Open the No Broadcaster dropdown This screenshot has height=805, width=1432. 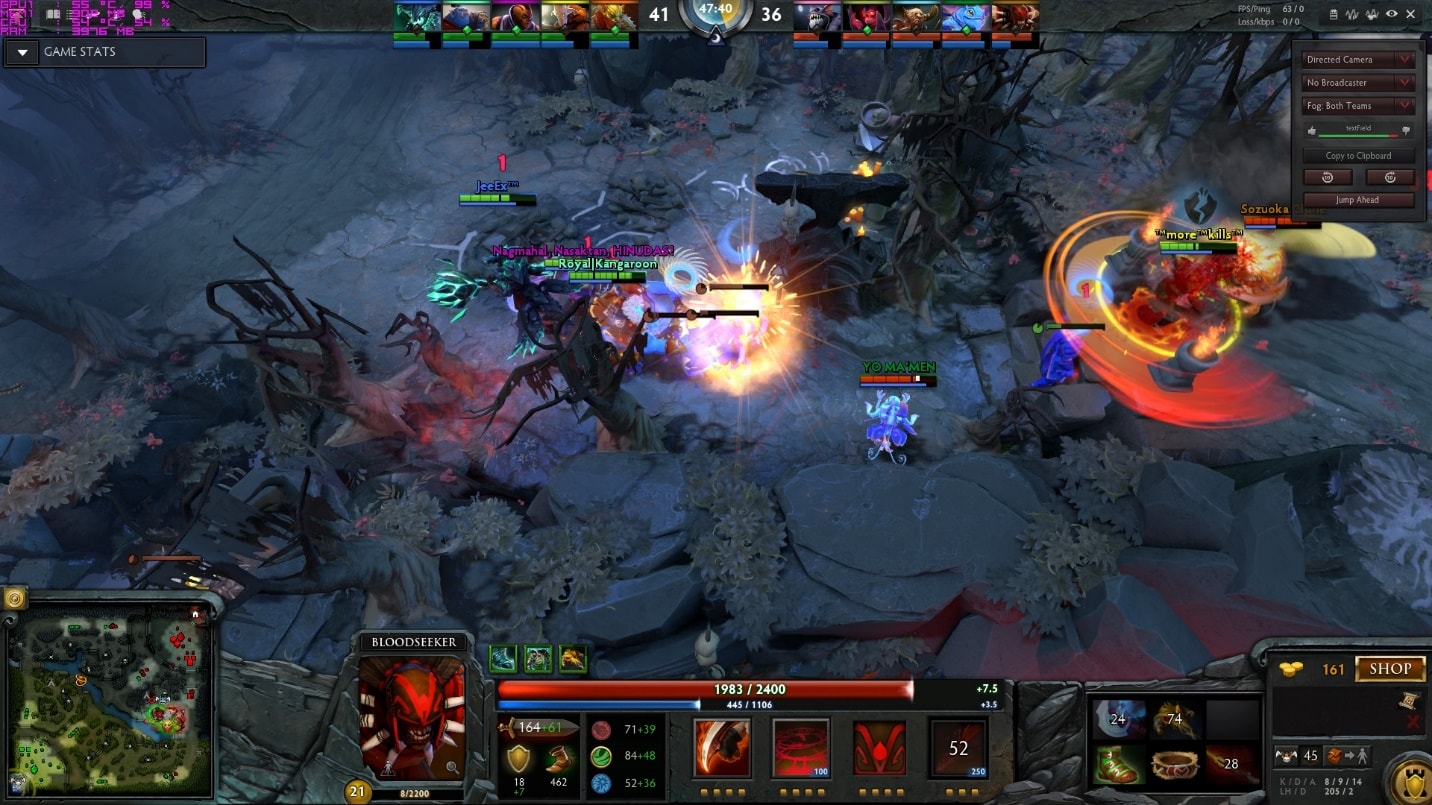pyautogui.click(x=1359, y=83)
